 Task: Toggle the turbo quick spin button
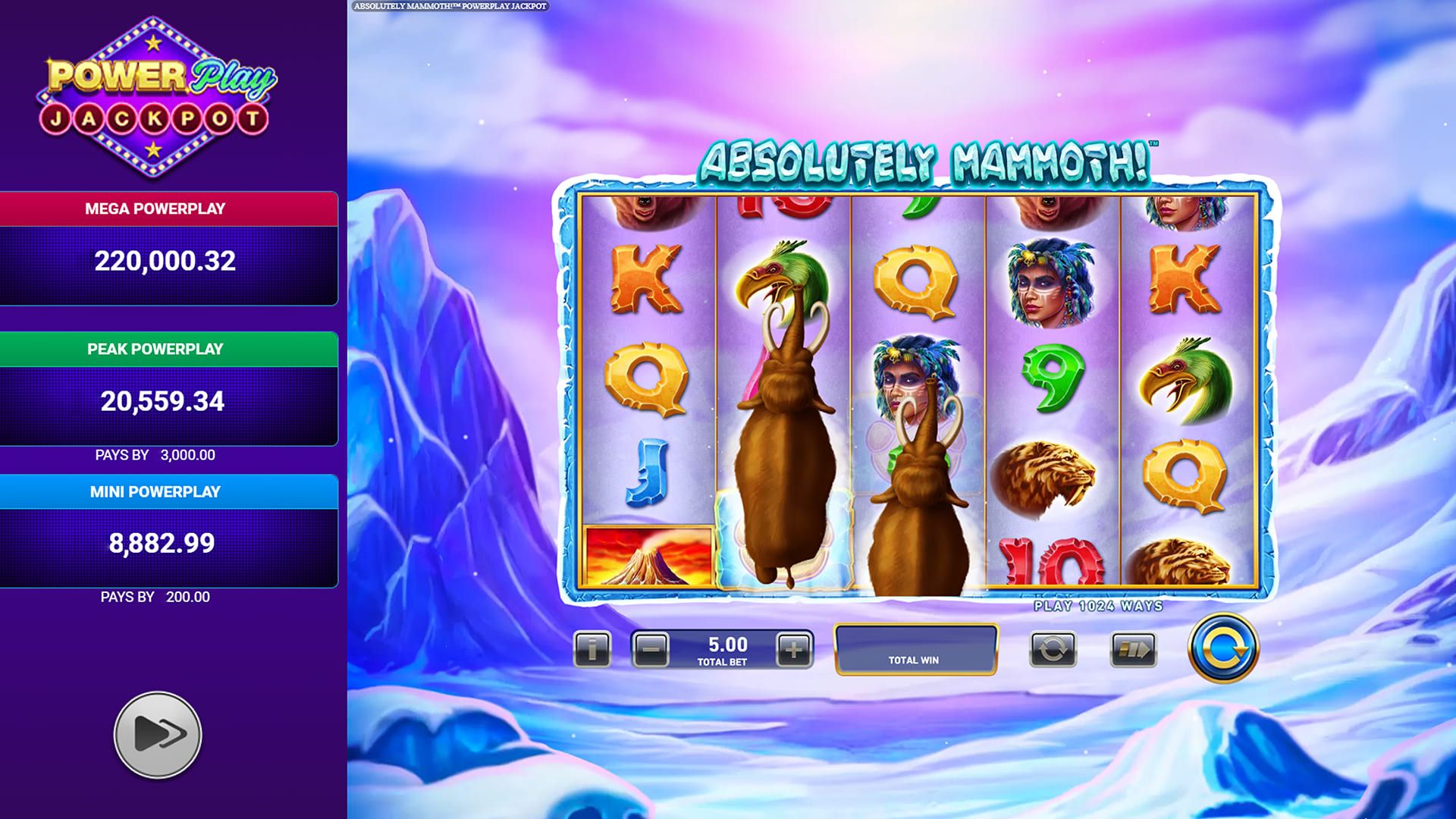click(1133, 650)
